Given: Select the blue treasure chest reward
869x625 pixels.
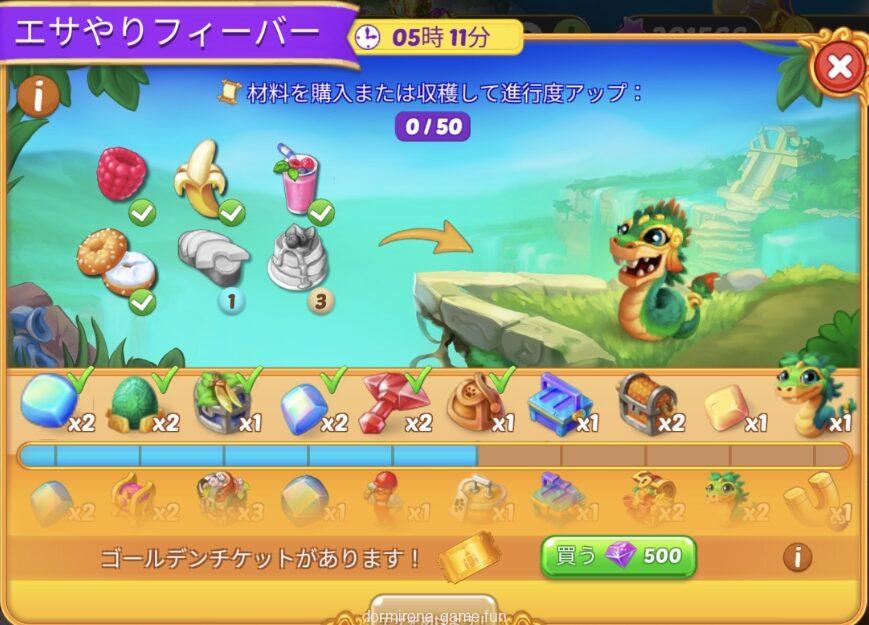Looking at the screenshot, I should tap(558, 403).
